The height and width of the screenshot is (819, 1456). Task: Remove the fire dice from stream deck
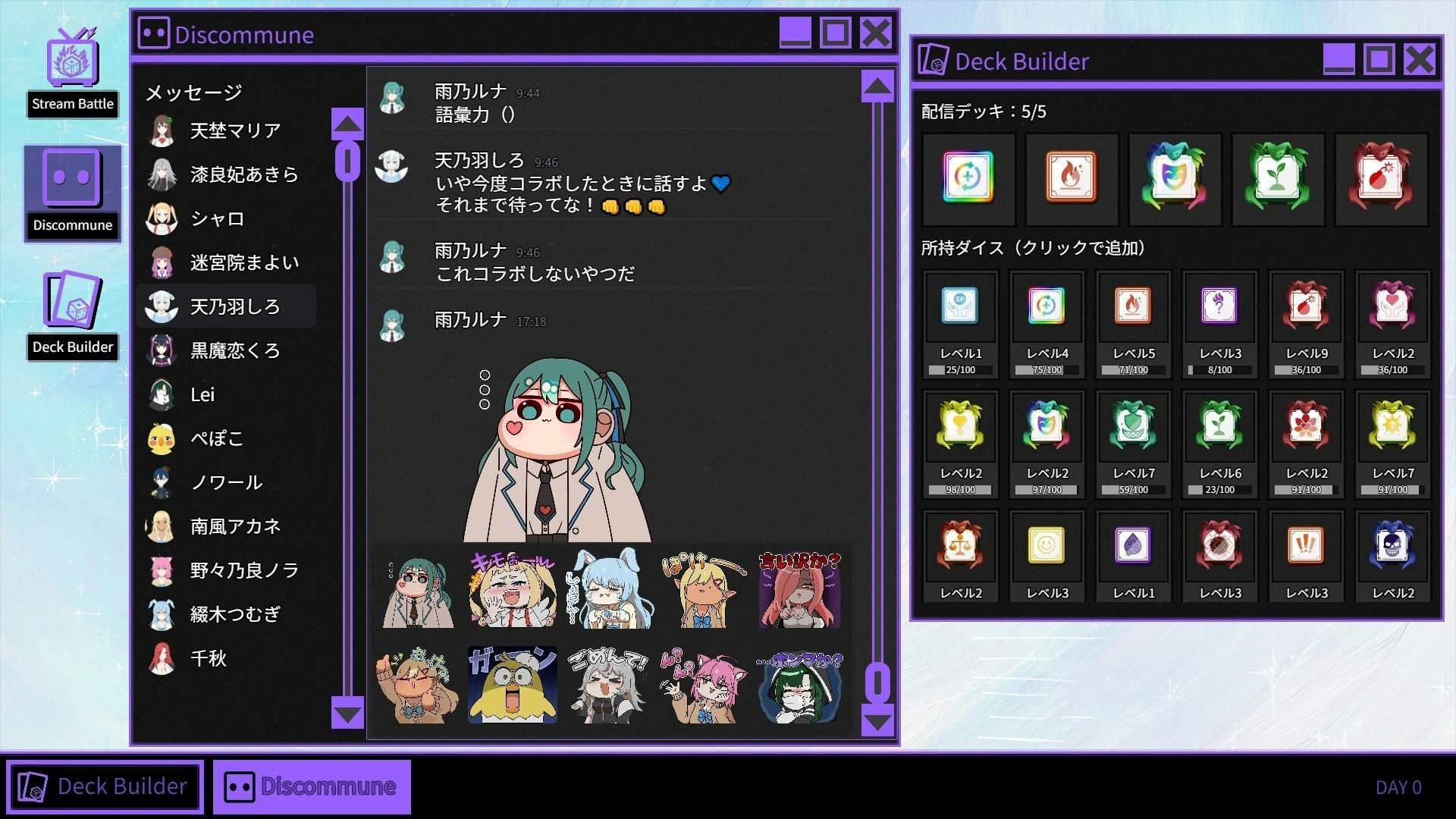(1071, 178)
